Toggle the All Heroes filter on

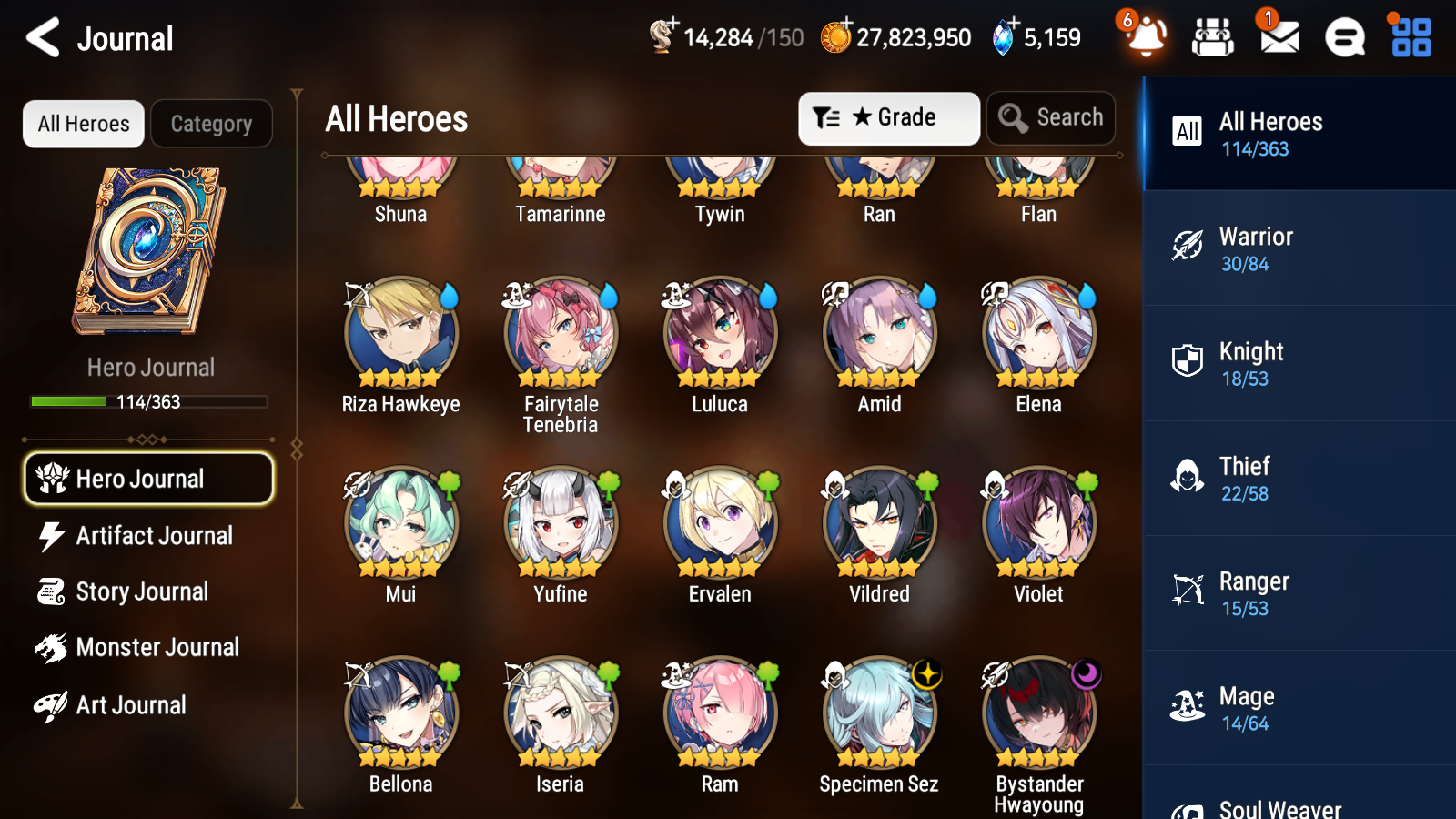point(83,124)
